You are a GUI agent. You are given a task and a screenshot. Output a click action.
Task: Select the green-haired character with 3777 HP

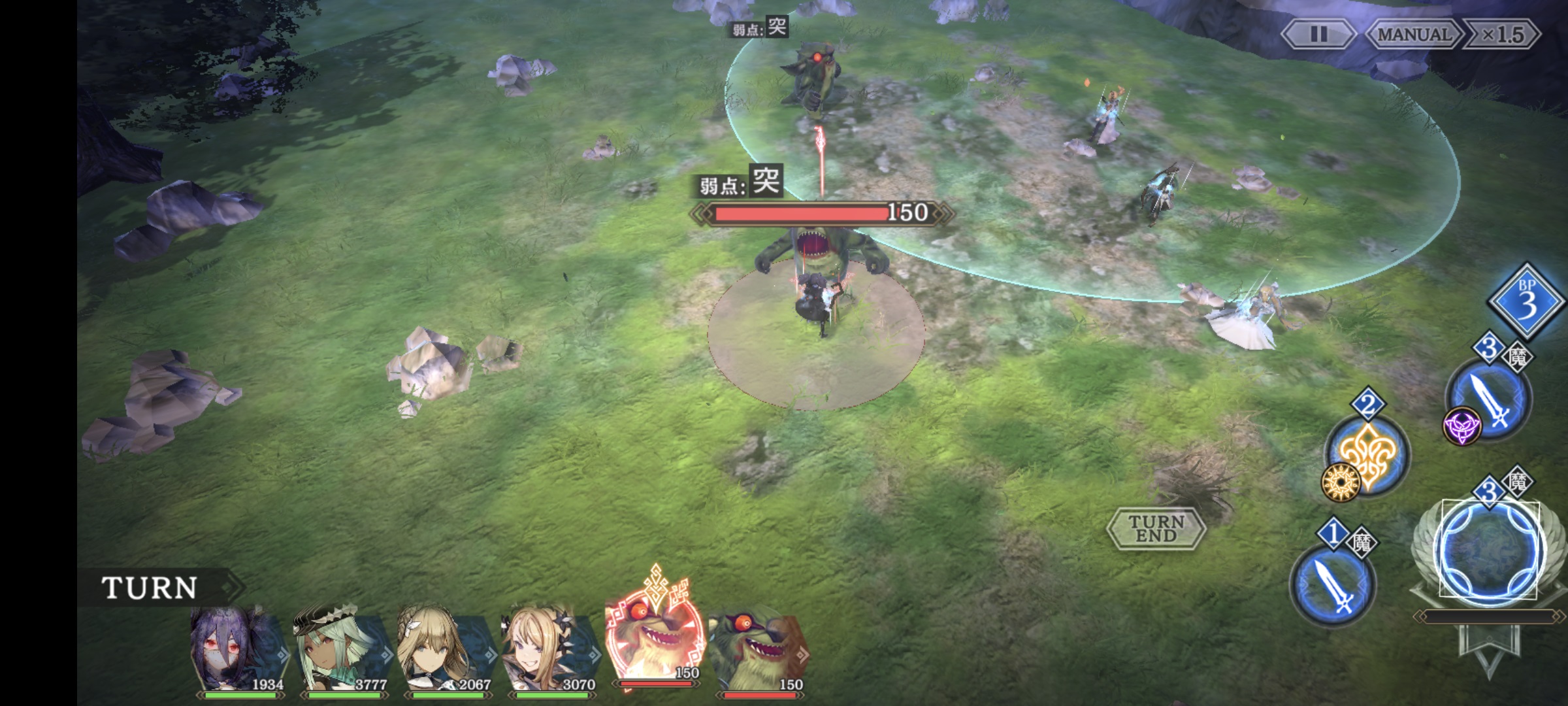[x=340, y=649]
